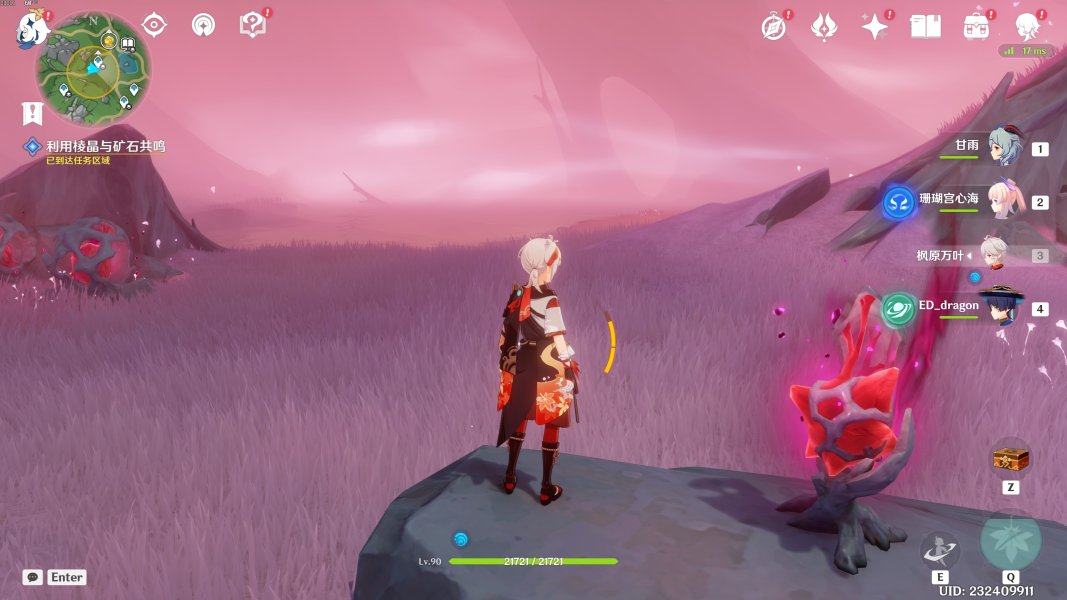This screenshot has height=600, width=1067.
Task: Activate the elemental skill icon
Action: pyautogui.click(x=940, y=550)
